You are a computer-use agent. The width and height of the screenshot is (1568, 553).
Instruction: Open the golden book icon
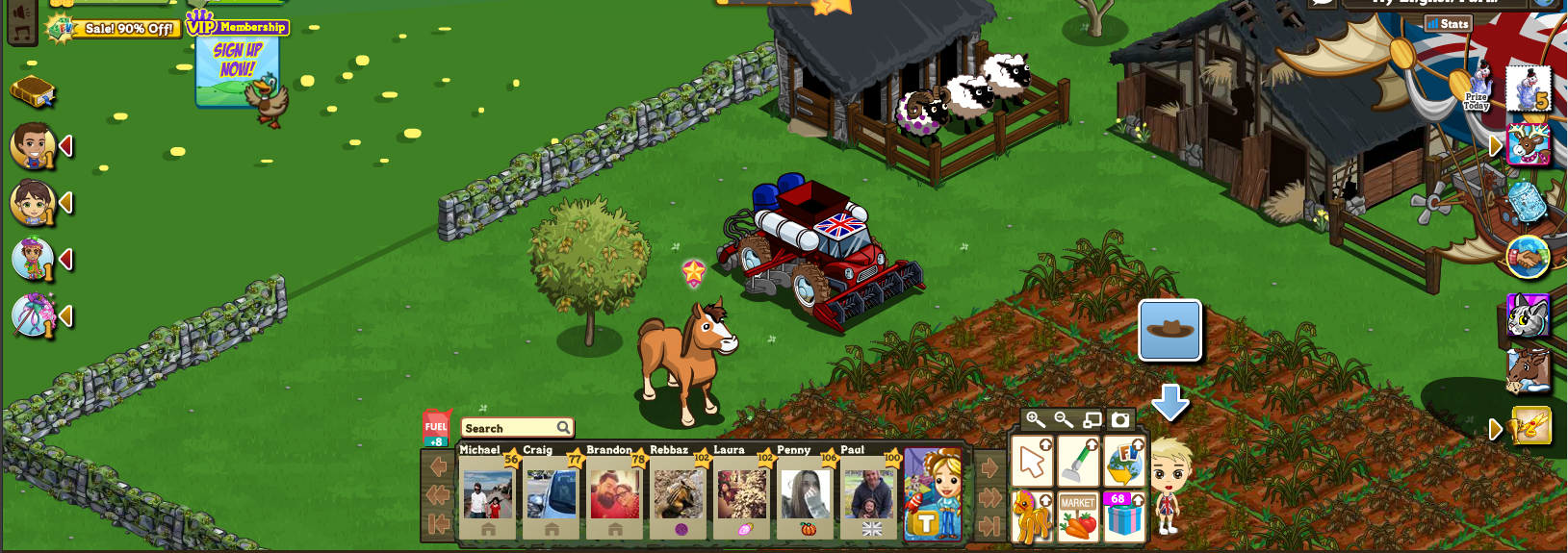[33, 92]
